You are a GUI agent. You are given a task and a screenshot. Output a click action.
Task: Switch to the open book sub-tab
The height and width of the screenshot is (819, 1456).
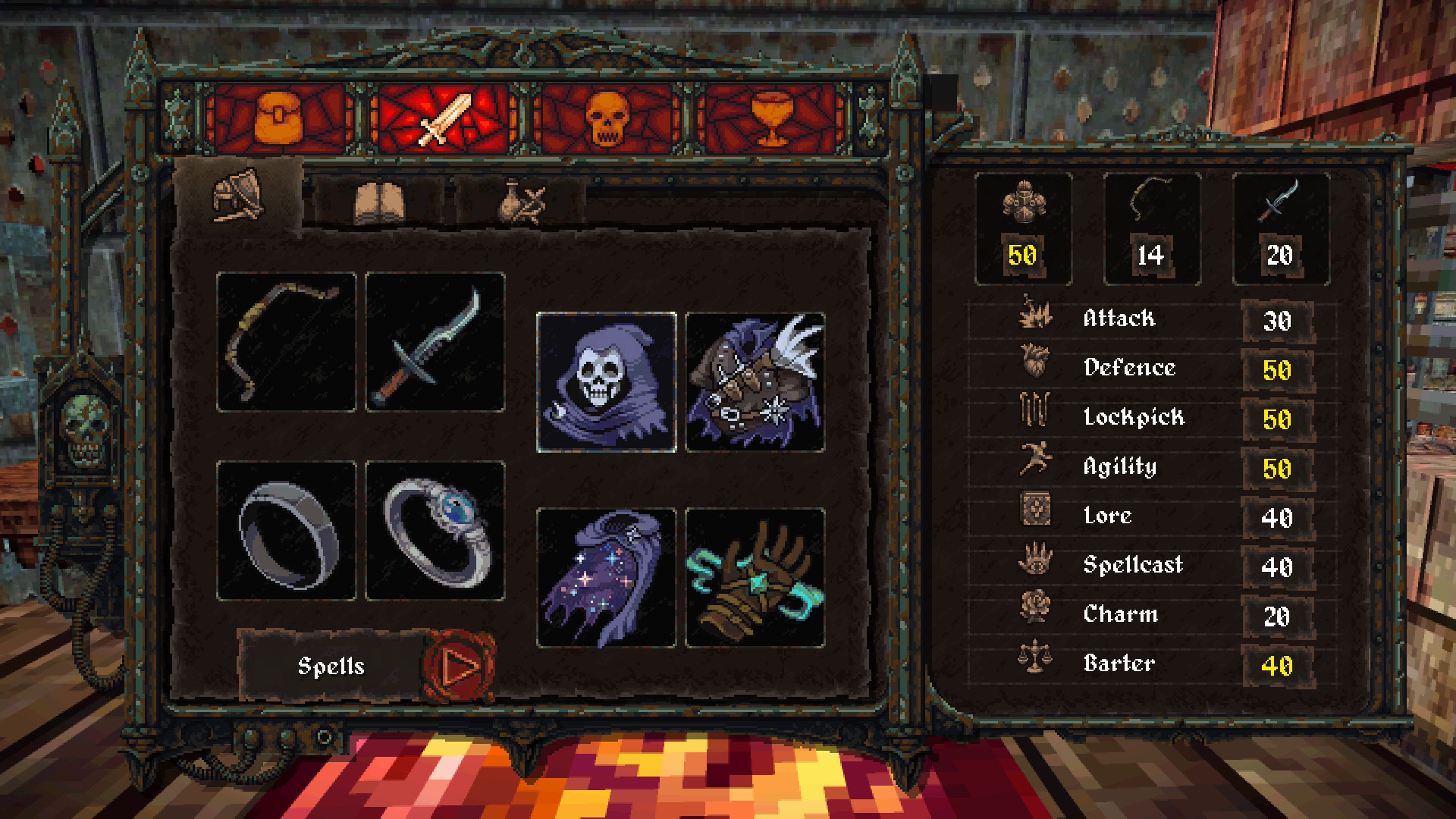(x=379, y=202)
